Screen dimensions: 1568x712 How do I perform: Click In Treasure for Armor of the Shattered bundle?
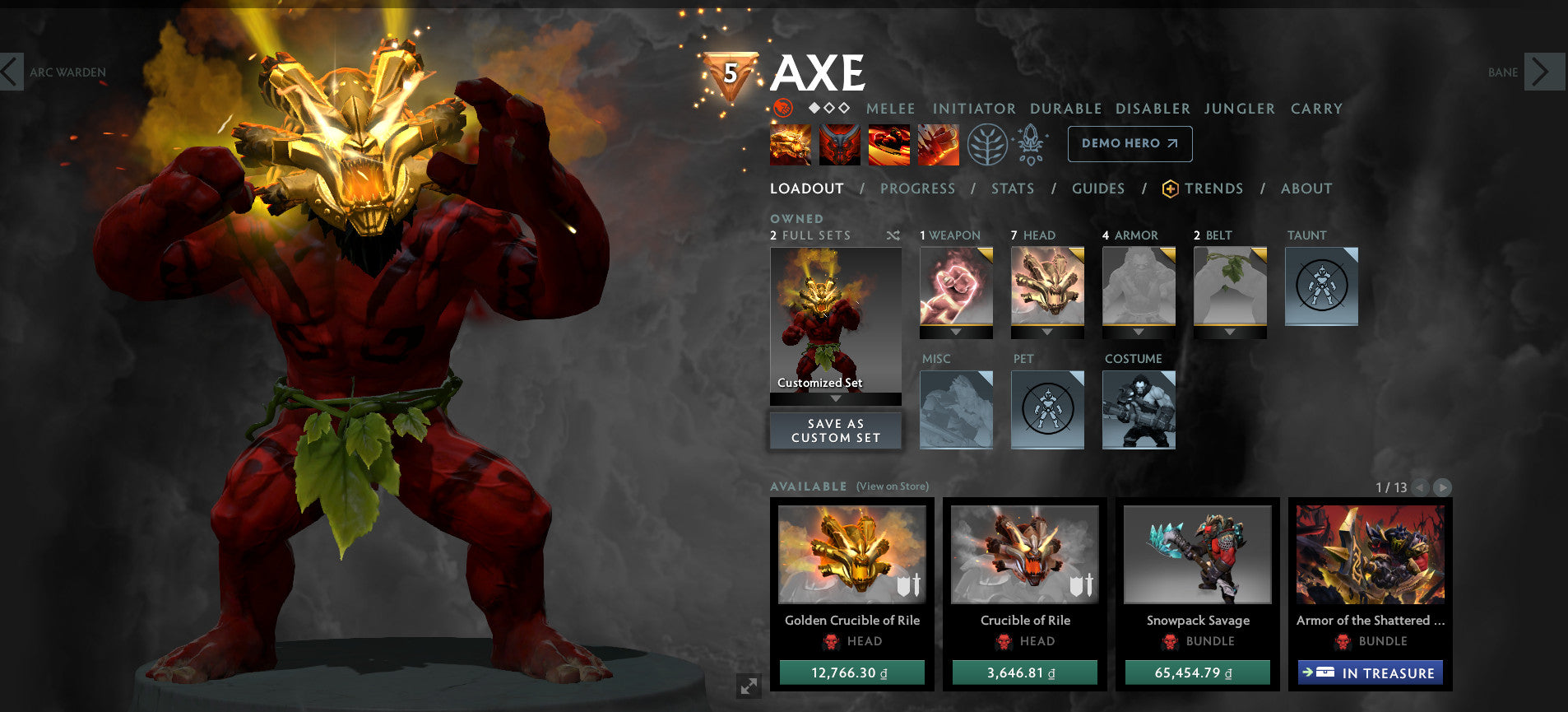[1370, 672]
